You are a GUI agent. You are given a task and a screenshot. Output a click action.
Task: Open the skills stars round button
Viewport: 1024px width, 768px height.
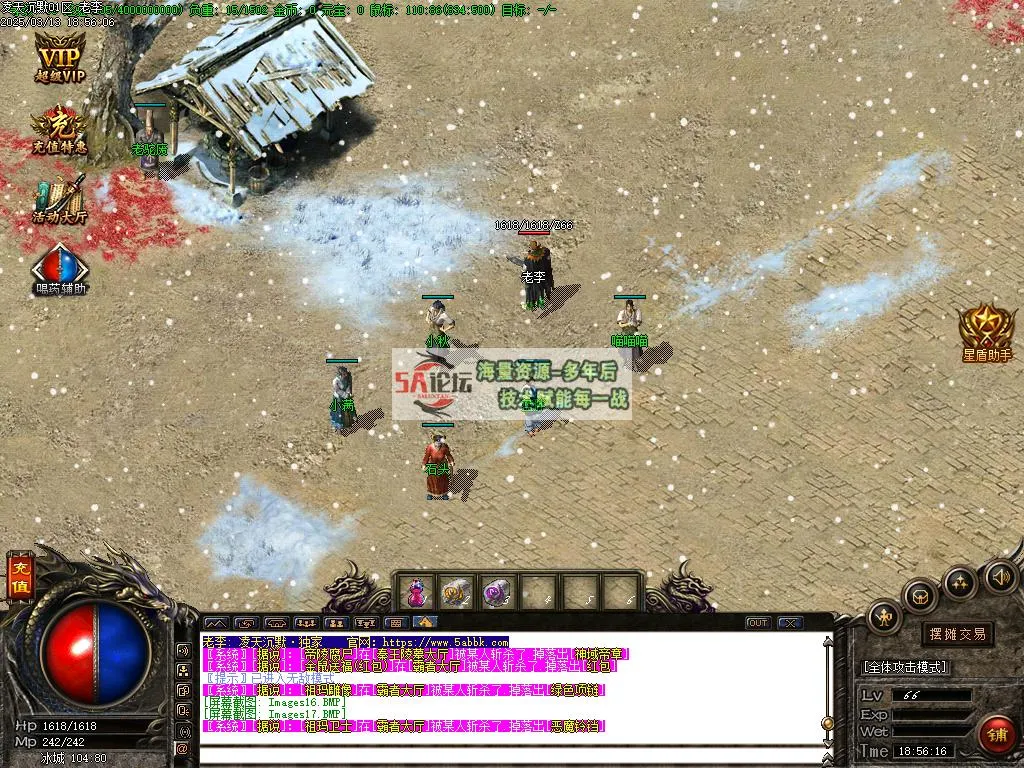[959, 582]
